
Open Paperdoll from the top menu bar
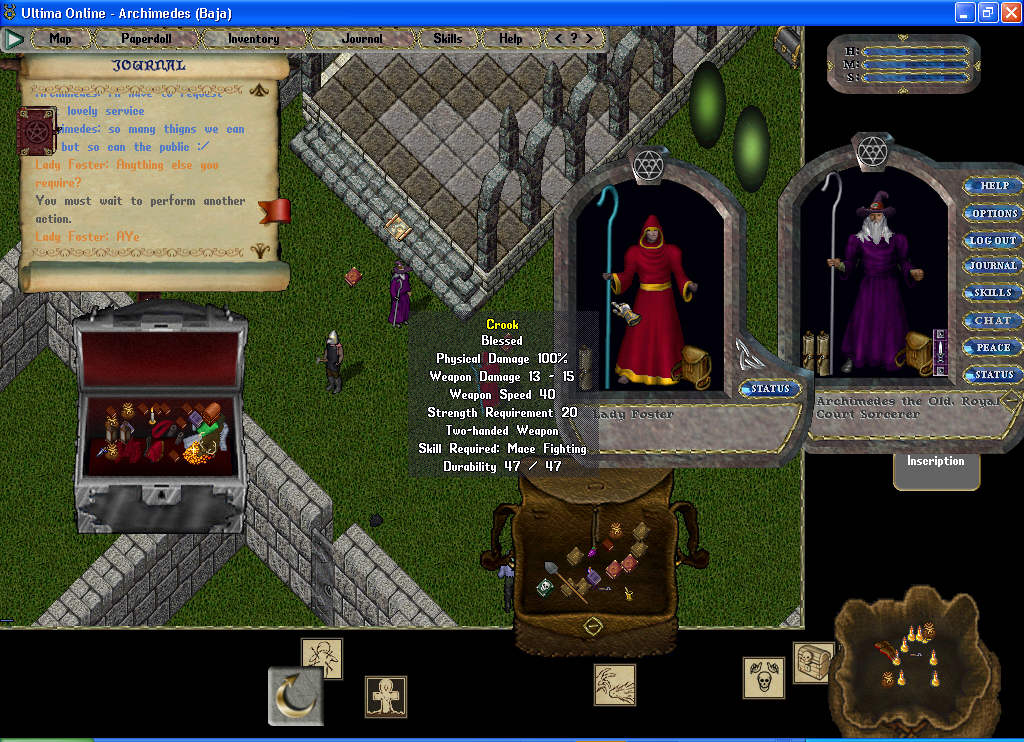(146, 39)
